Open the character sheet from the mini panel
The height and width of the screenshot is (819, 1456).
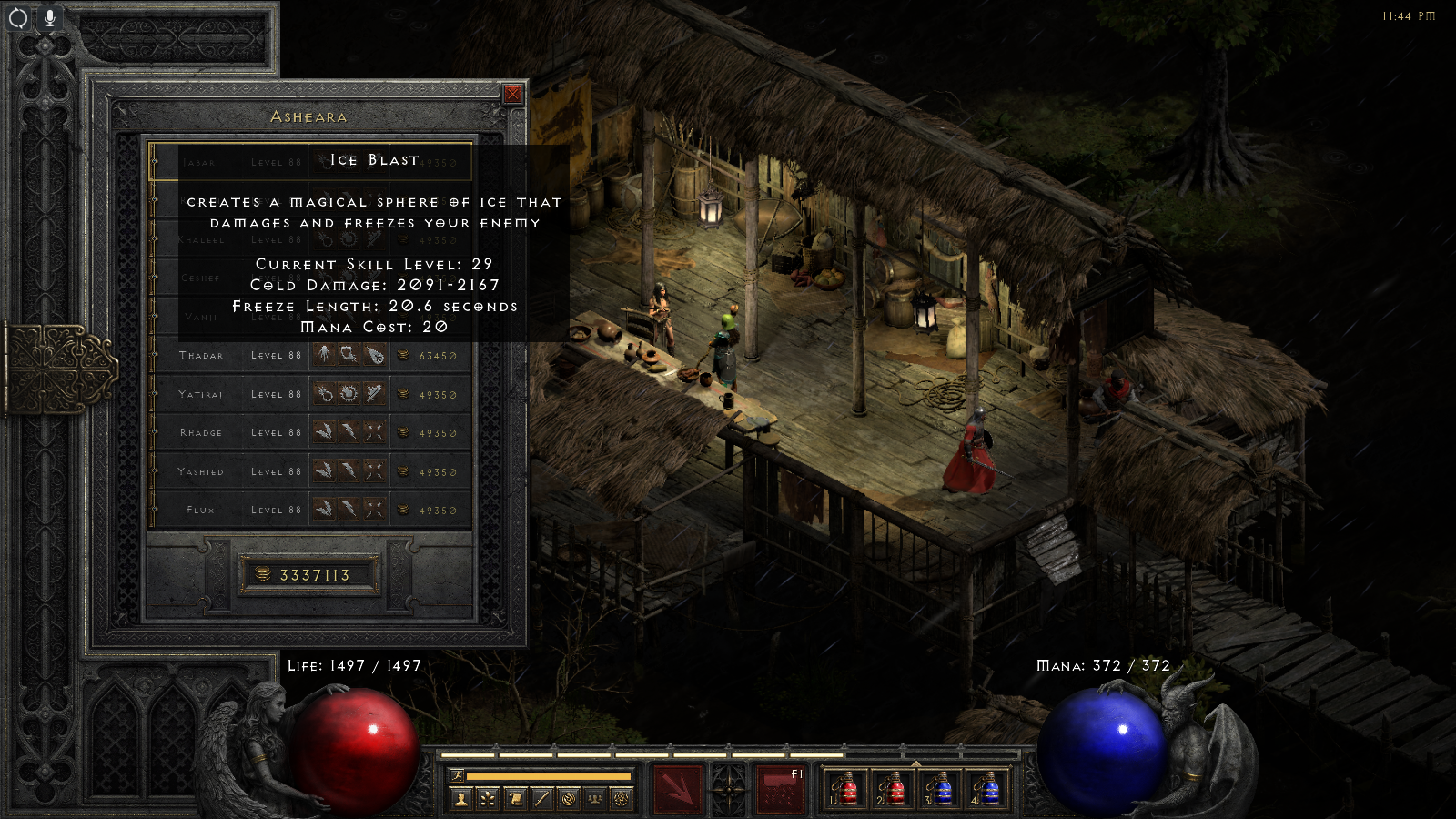[x=461, y=799]
